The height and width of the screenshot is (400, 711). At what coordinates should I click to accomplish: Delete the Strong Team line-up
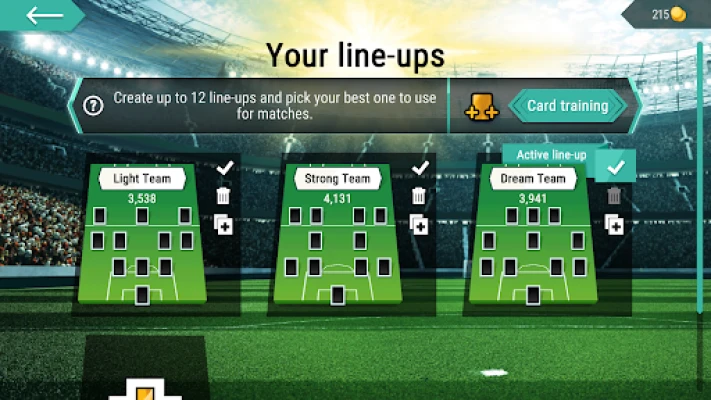pyautogui.click(x=420, y=196)
